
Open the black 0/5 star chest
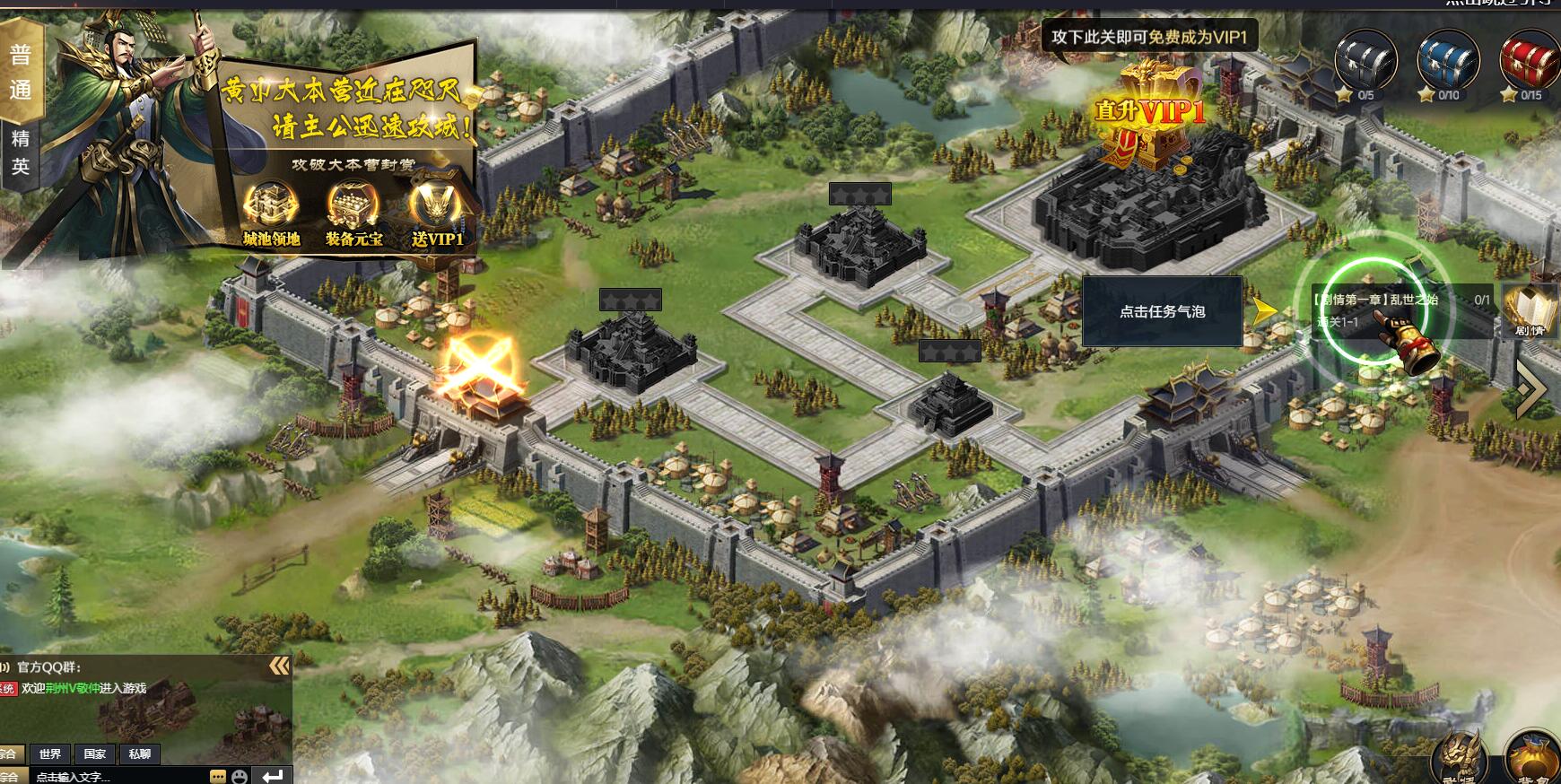1365,64
